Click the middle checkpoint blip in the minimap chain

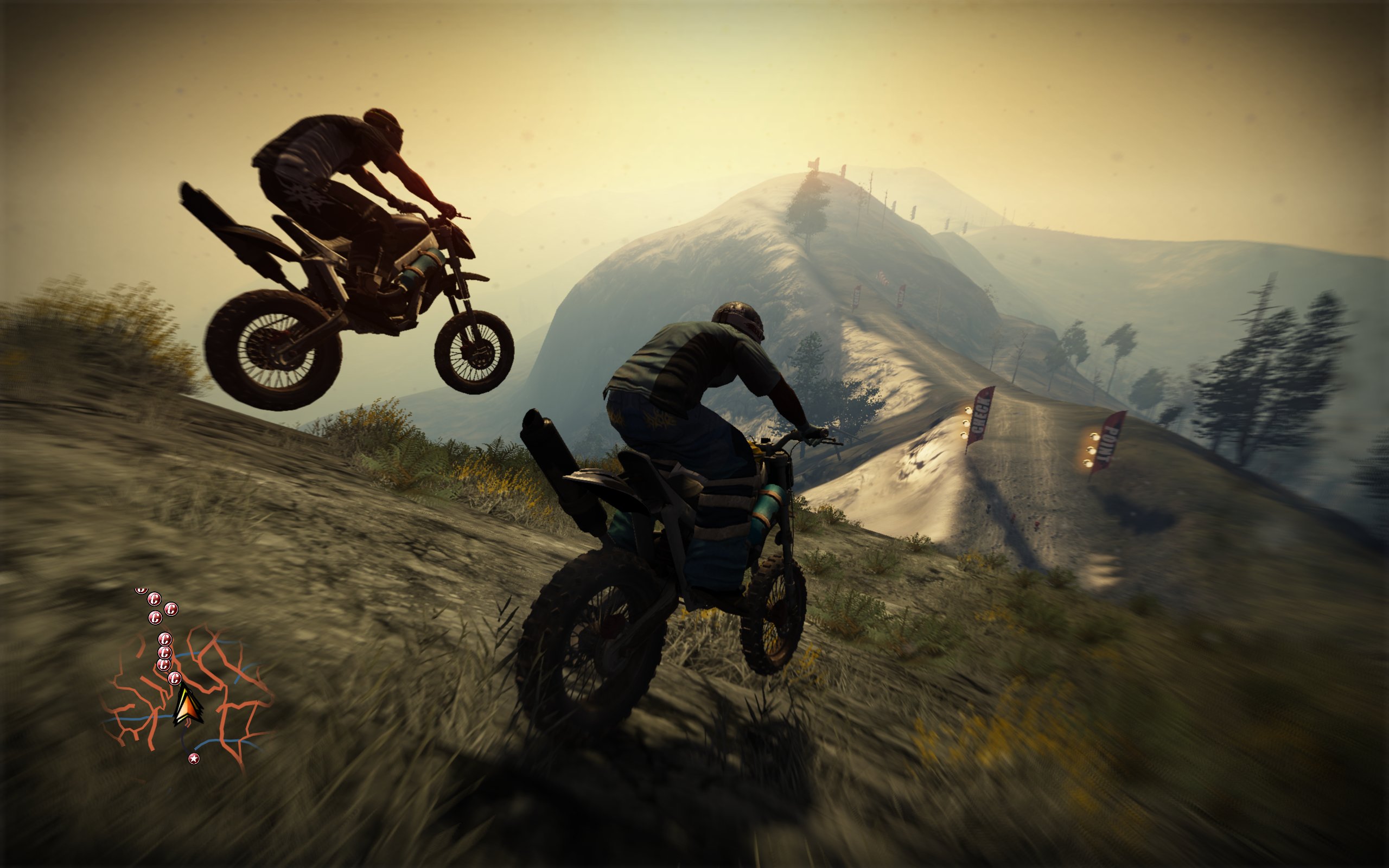click(165, 640)
